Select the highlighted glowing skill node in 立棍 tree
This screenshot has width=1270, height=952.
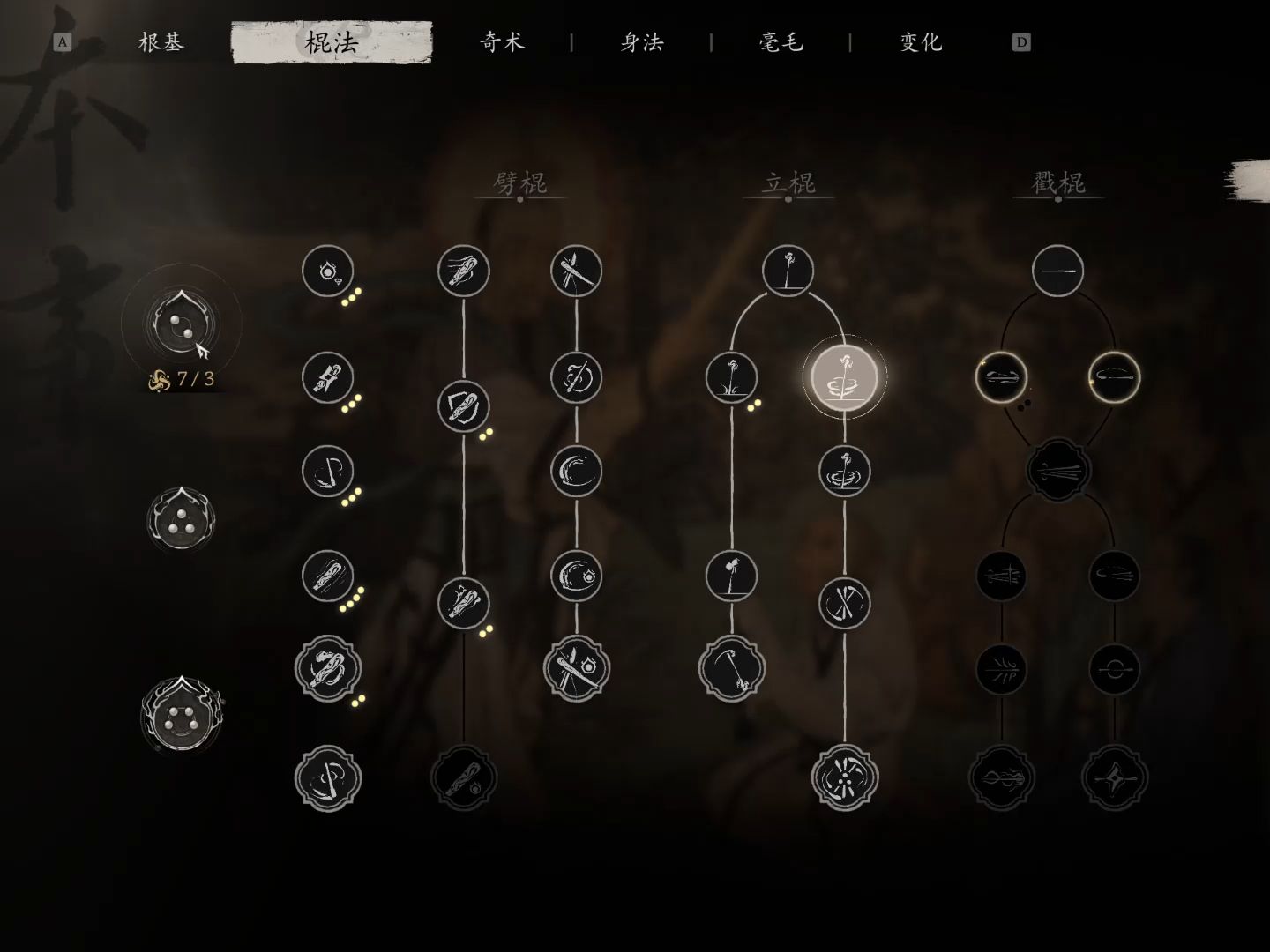(x=844, y=377)
